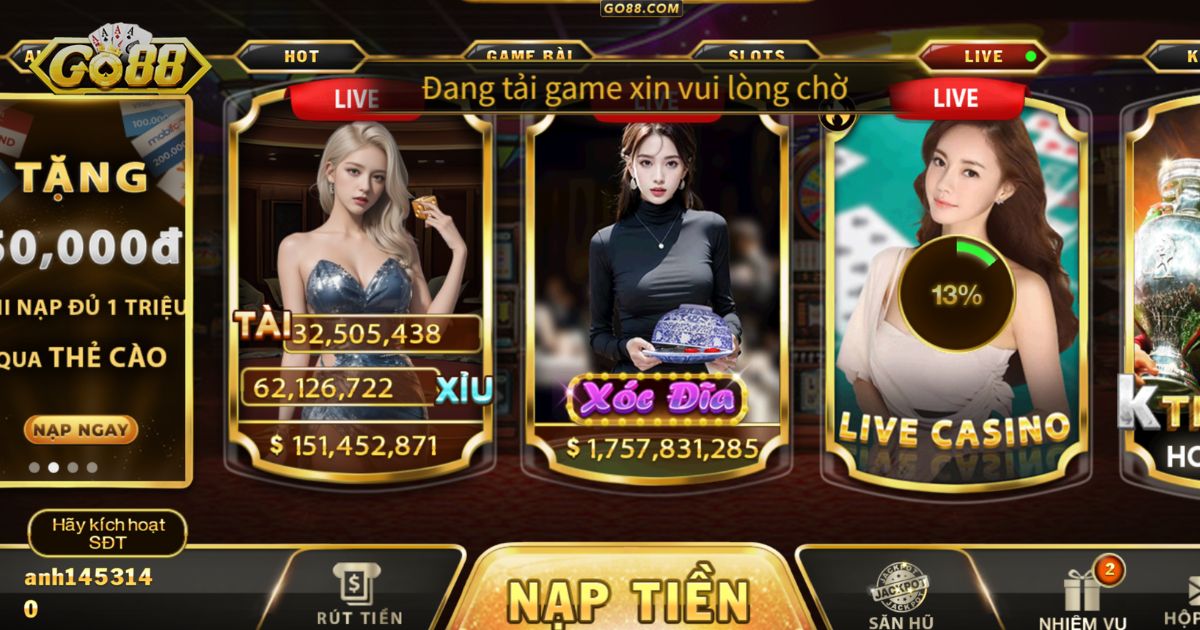The height and width of the screenshot is (630, 1200).
Task: Activate phone number via Hãy kích hoạt SĐT
Action: point(108,533)
